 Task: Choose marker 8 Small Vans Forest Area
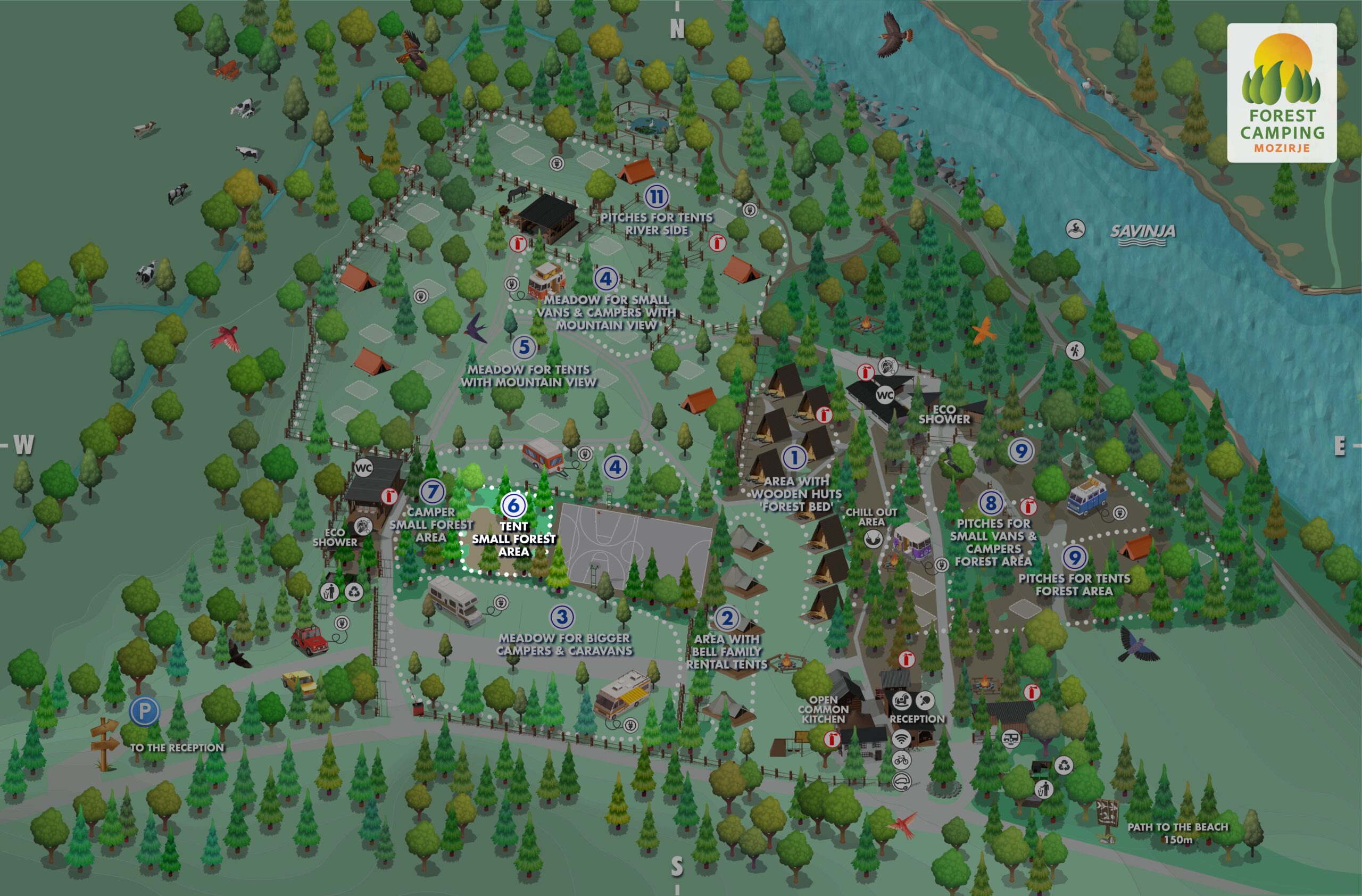[991, 503]
